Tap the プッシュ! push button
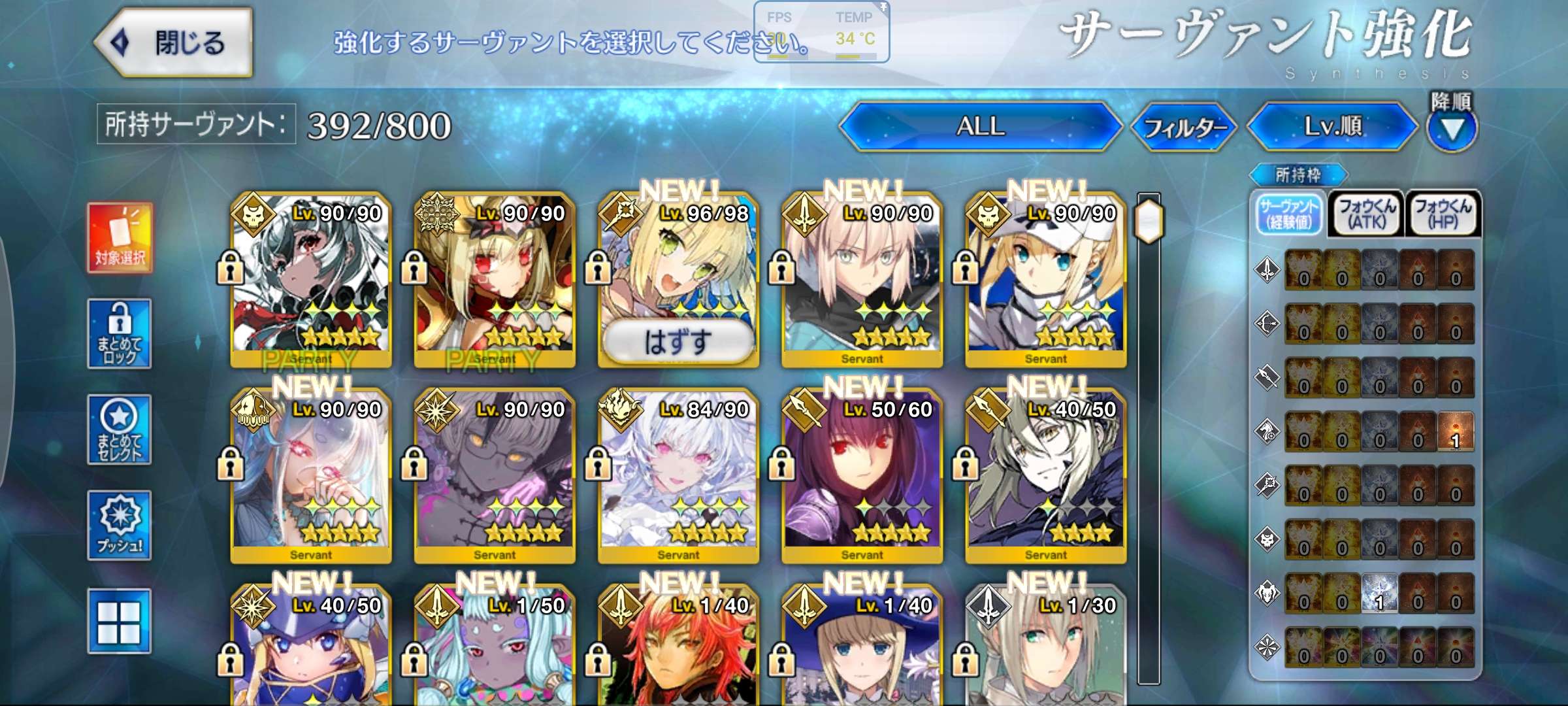 click(x=120, y=526)
